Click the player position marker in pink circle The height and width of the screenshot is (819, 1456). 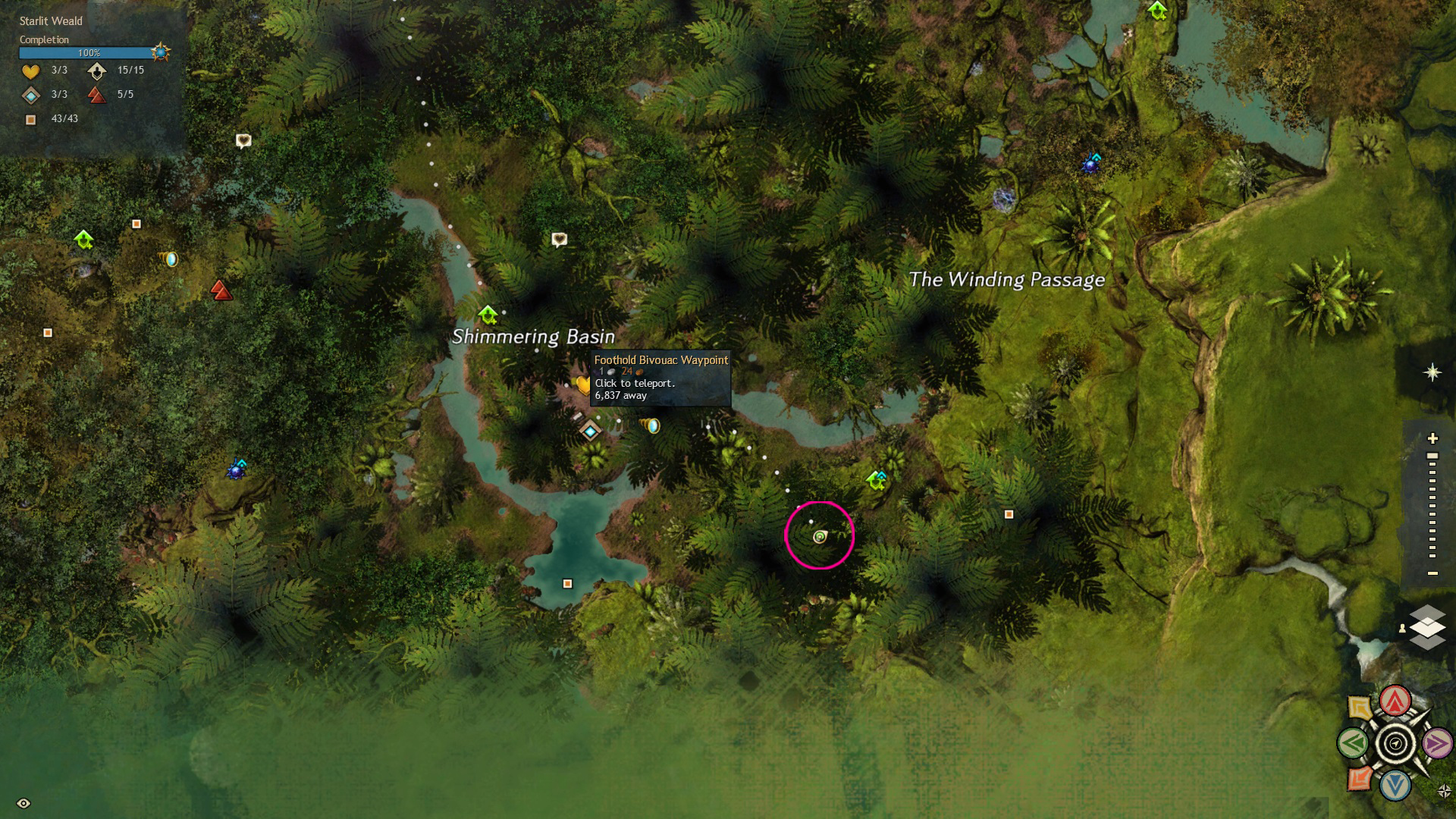(820, 537)
